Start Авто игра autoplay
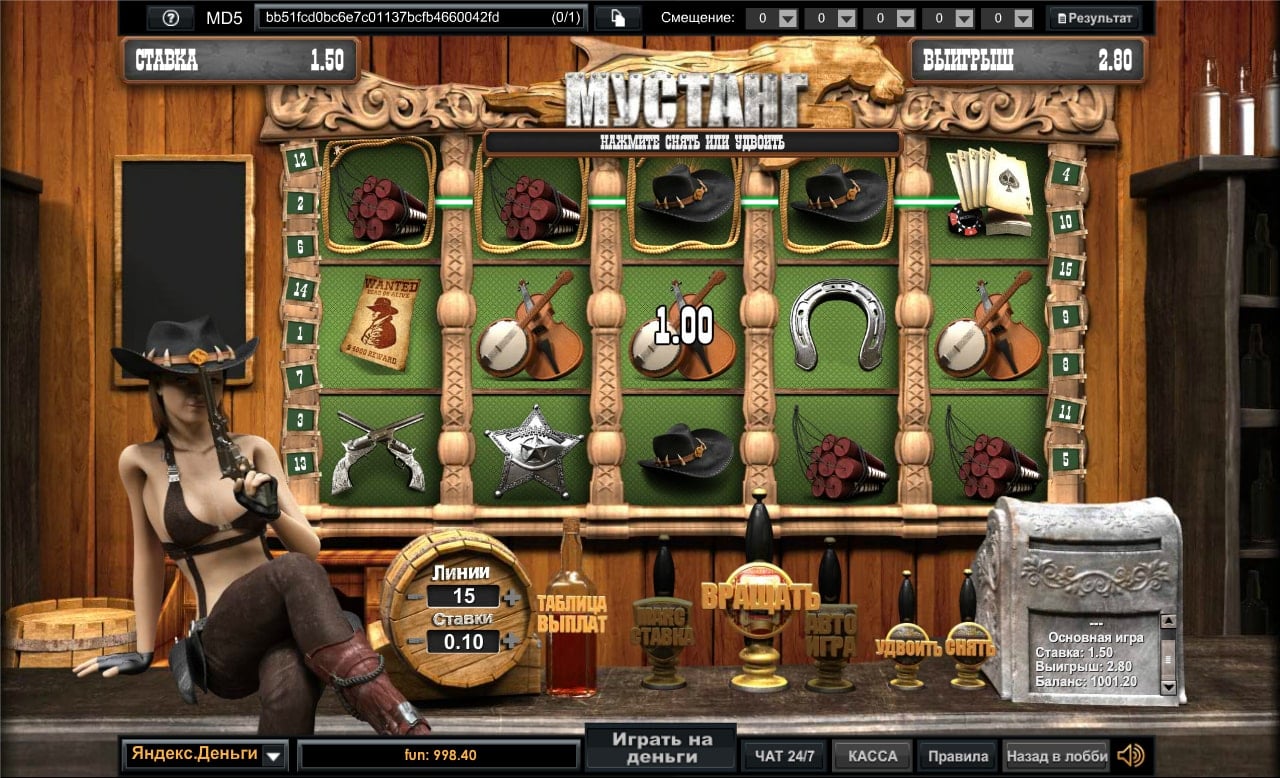The image size is (1280, 778). pyautogui.click(x=832, y=634)
